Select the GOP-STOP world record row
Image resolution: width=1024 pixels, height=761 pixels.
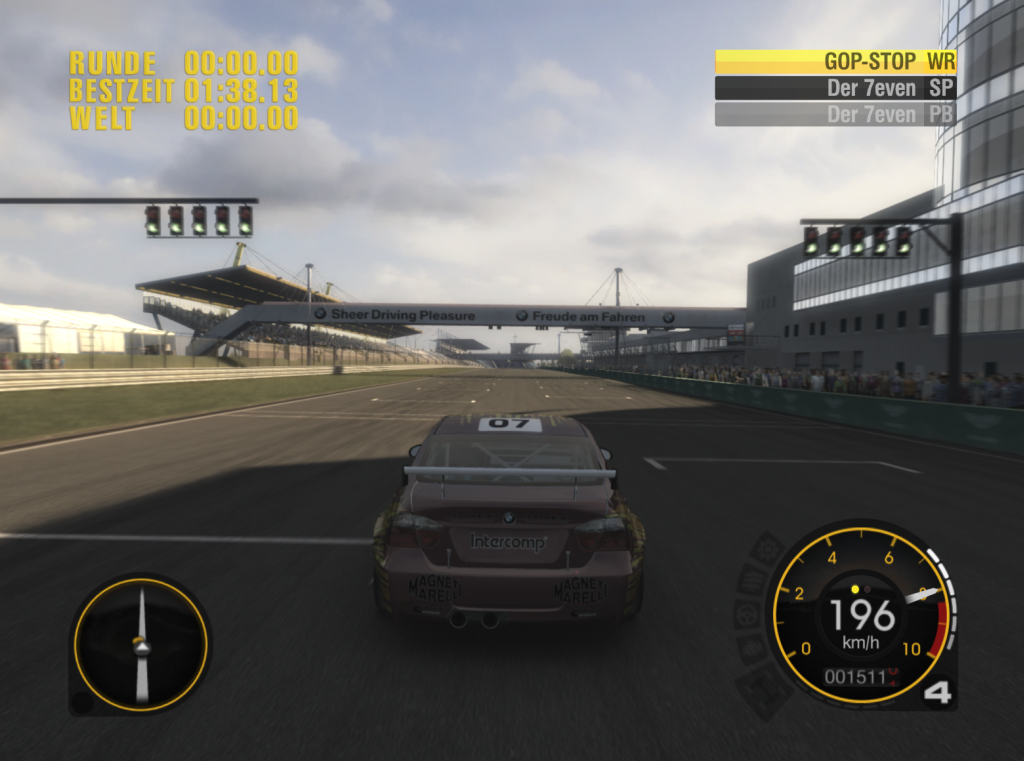click(x=835, y=62)
